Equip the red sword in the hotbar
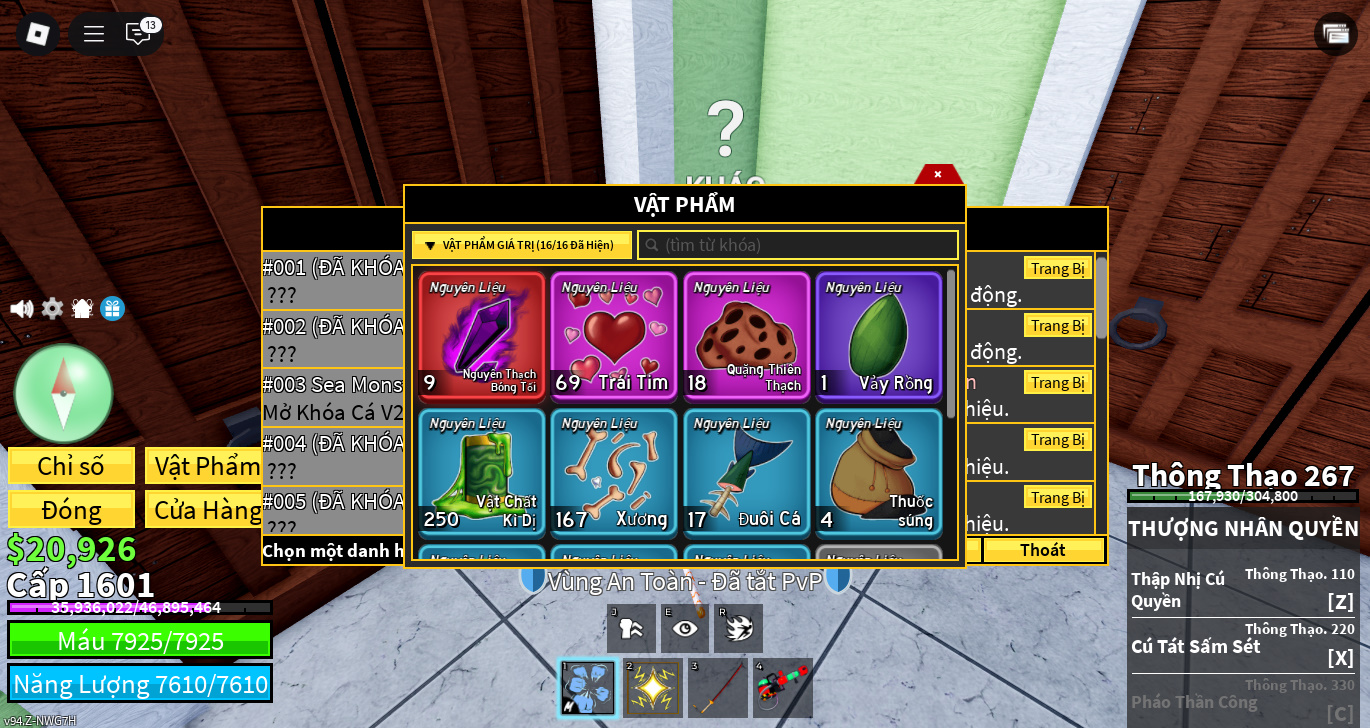1370x728 pixels. click(x=718, y=688)
